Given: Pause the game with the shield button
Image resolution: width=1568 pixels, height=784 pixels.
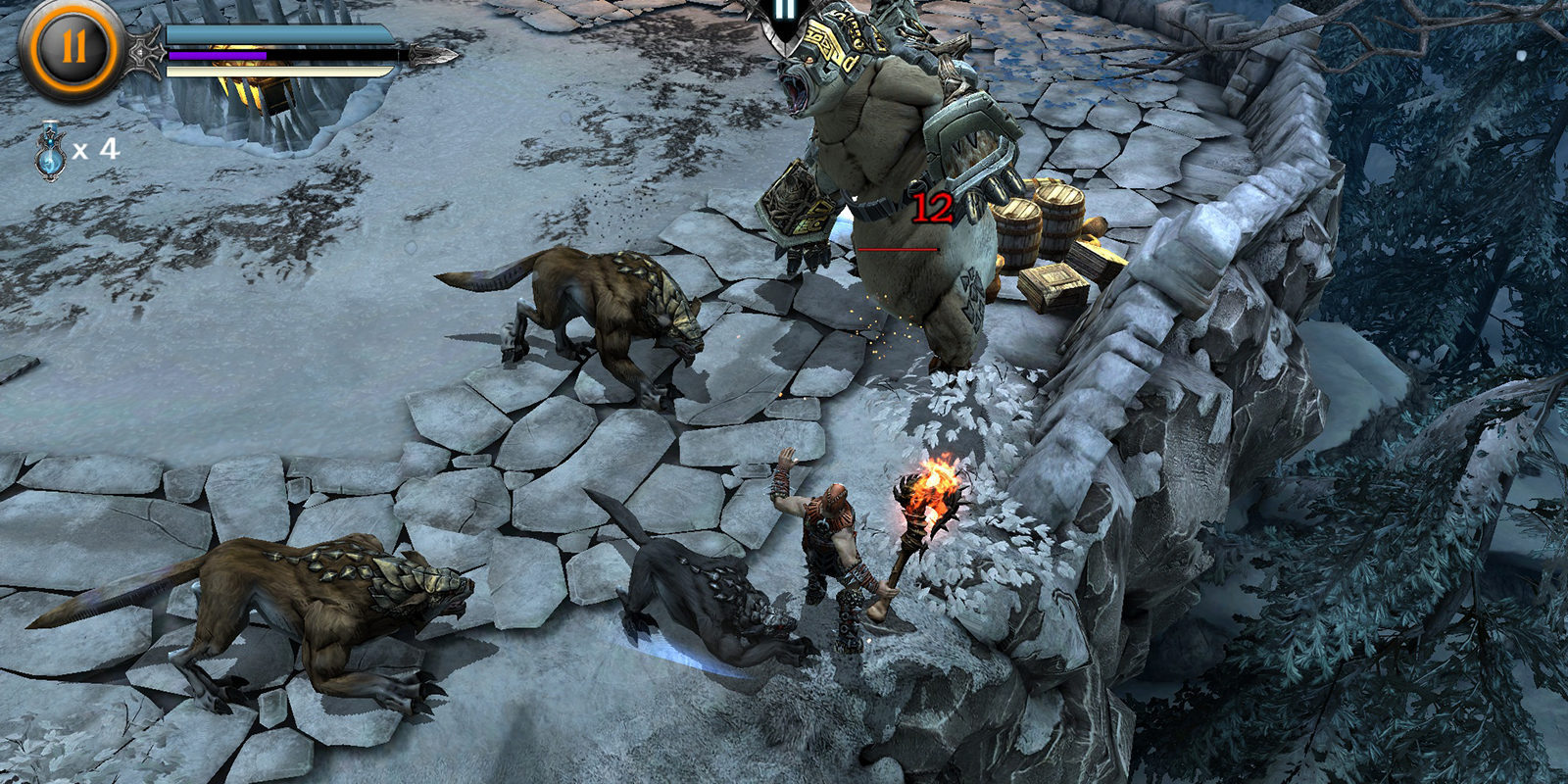Looking at the screenshot, I should point(784,17).
